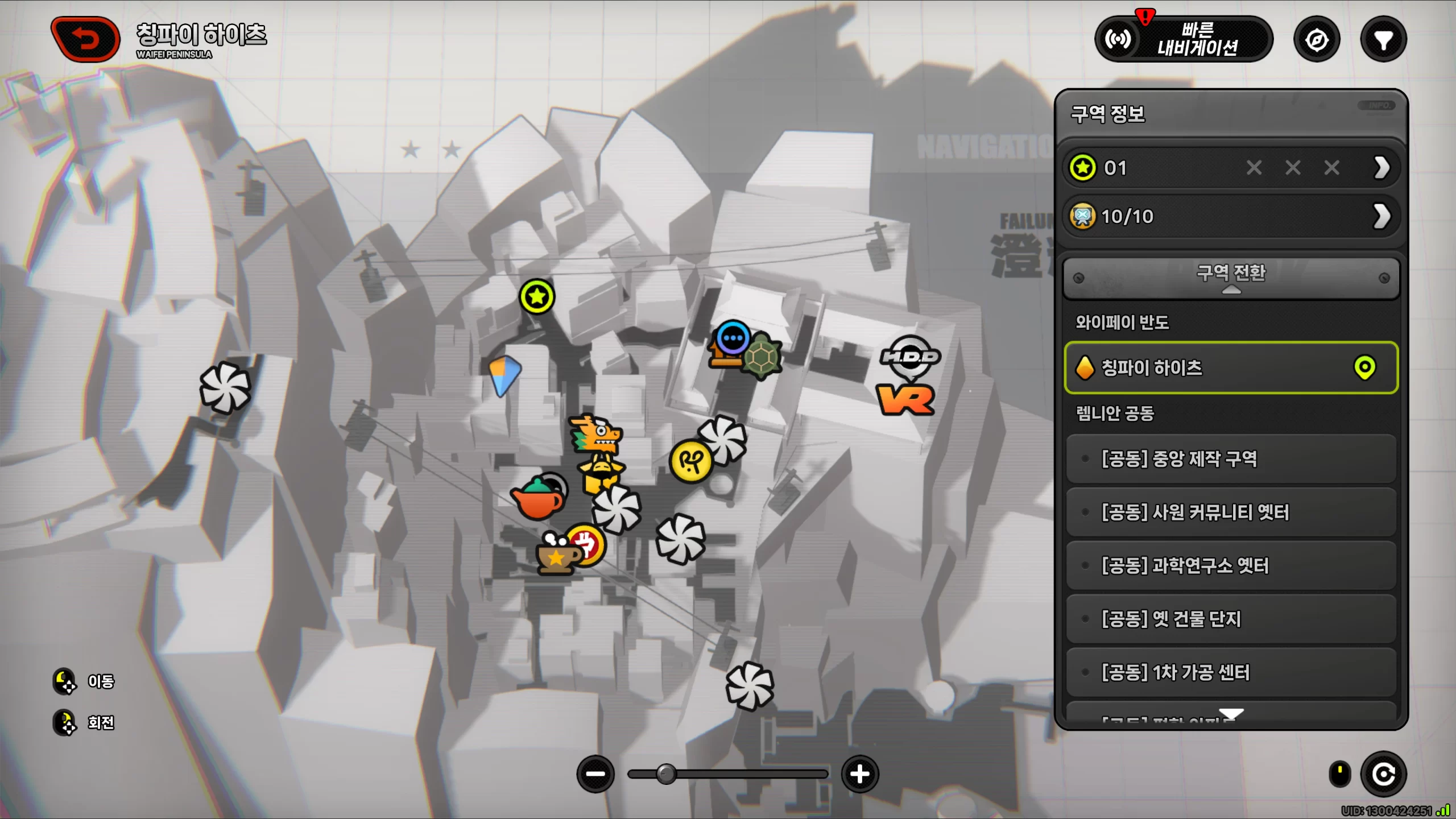Reset the map view rotation button

[1383, 773]
